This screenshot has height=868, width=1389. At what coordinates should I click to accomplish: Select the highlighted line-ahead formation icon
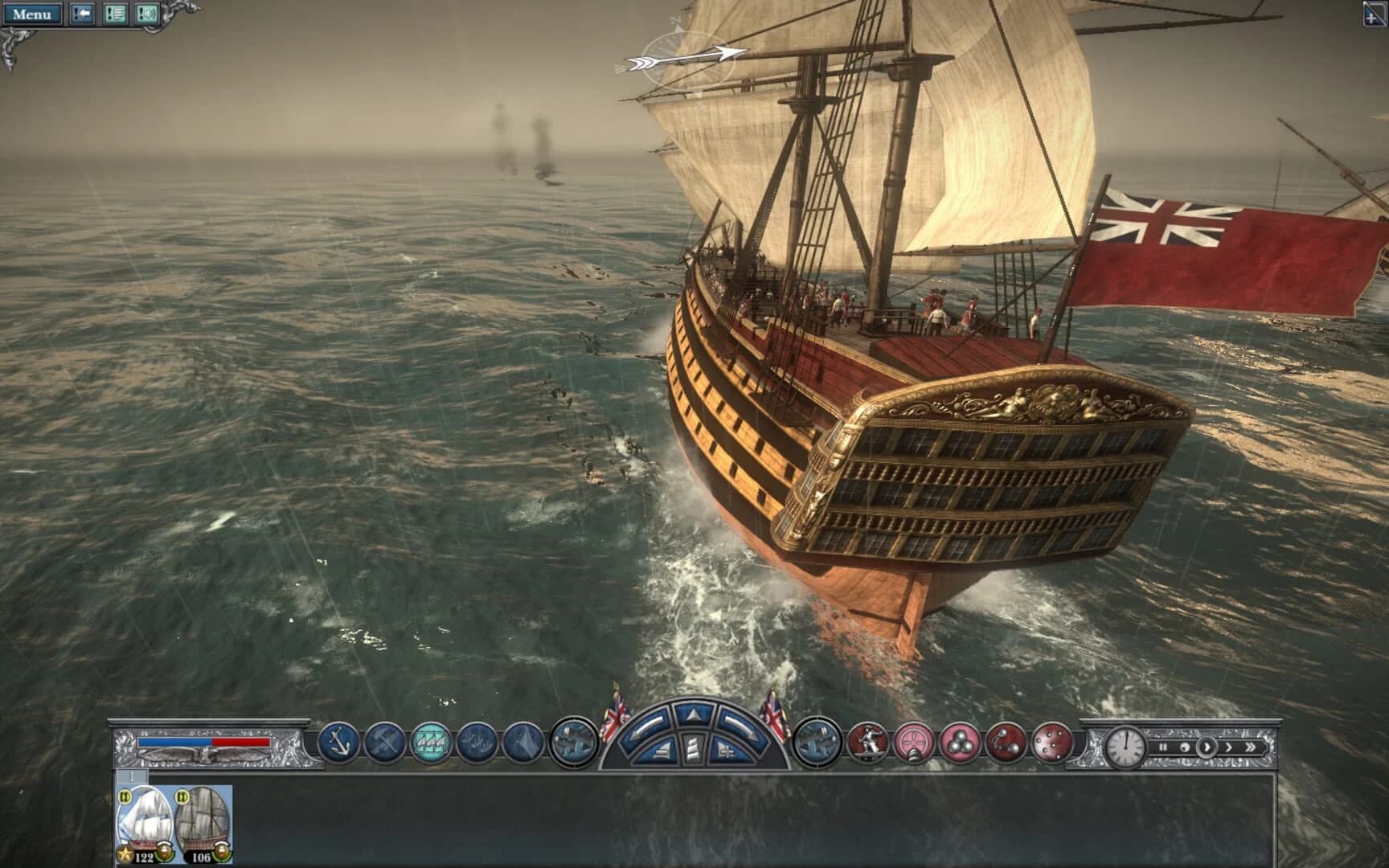(x=432, y=744)
